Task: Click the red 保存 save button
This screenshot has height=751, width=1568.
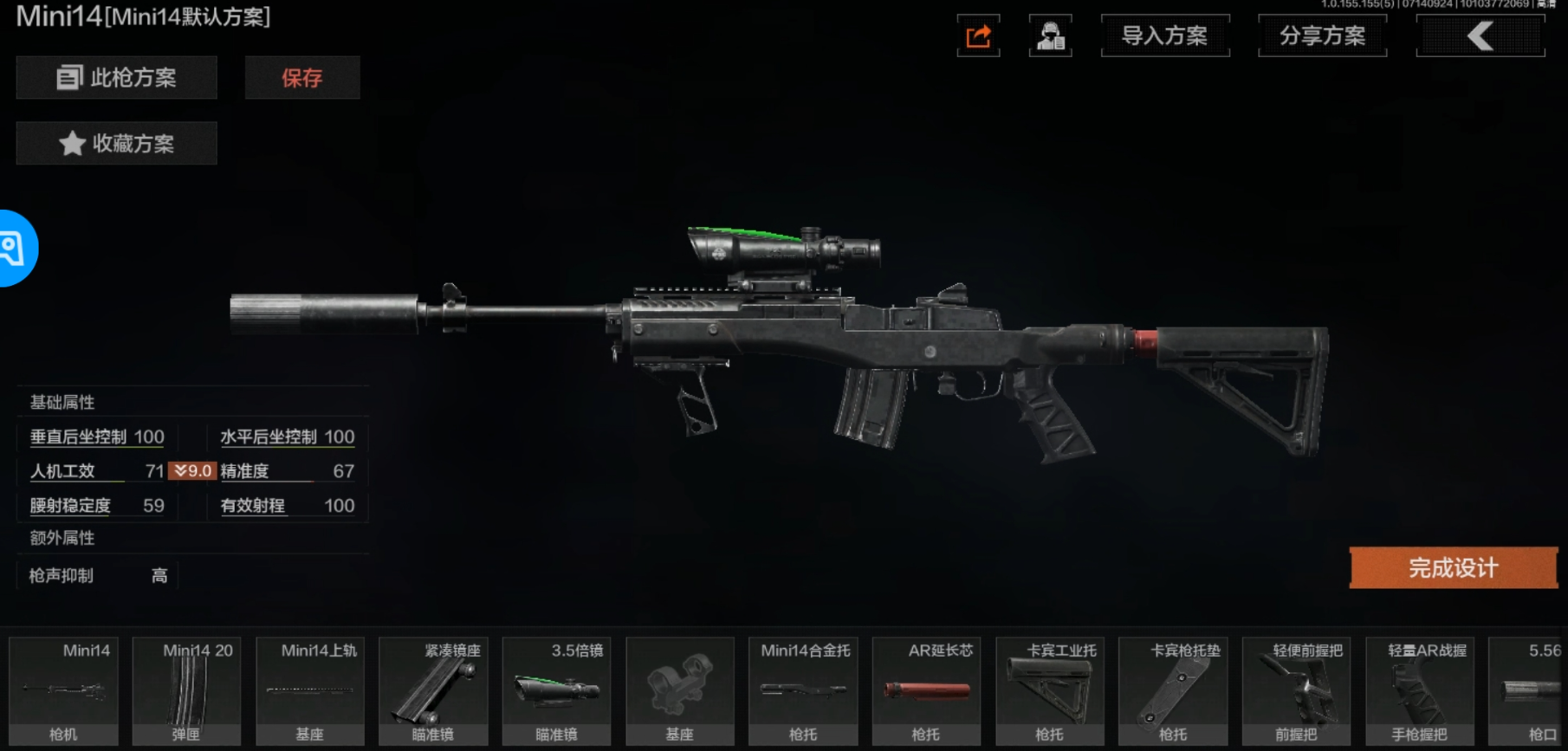Action: [x=301, y=78]
